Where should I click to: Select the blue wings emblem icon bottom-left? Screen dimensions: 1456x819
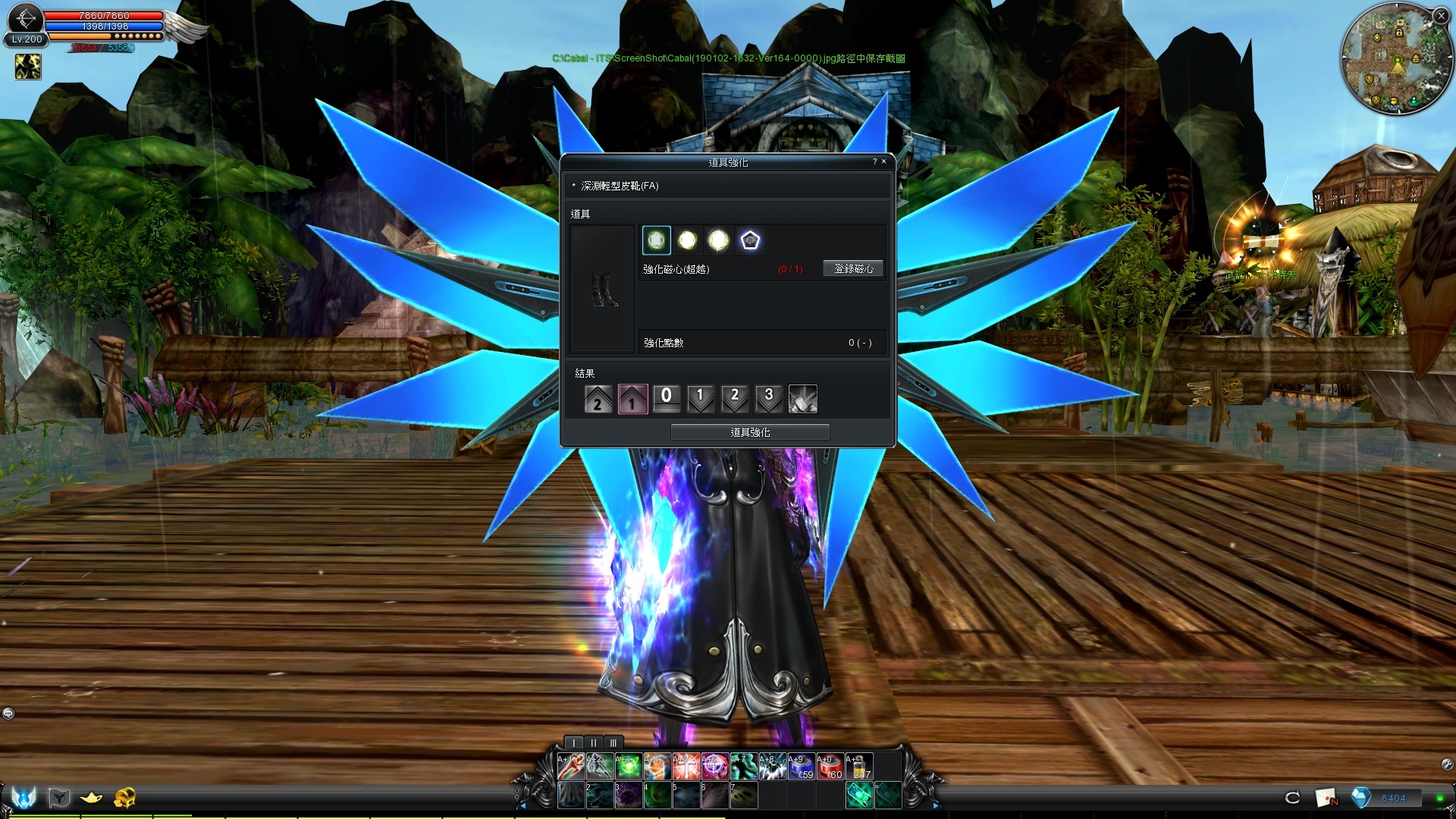pos(24,798)
